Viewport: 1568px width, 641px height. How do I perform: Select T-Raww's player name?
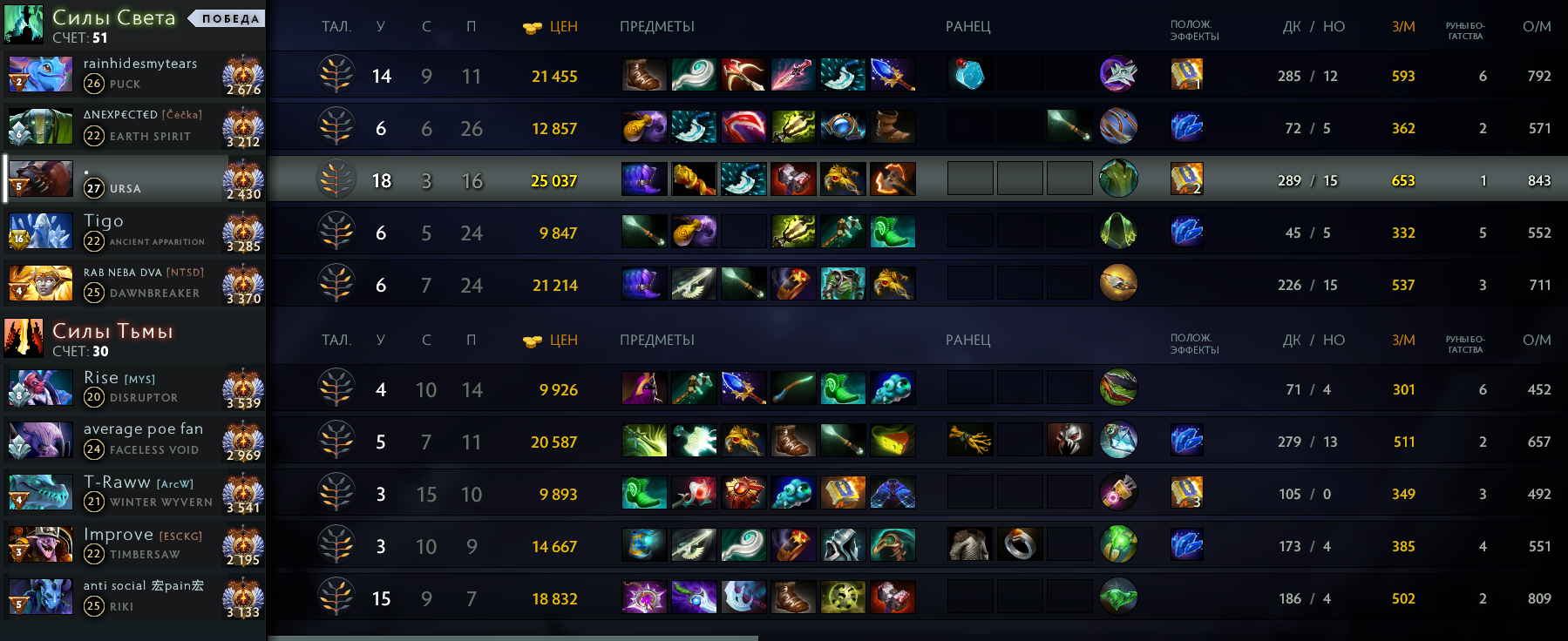click(x=117, y=482)
